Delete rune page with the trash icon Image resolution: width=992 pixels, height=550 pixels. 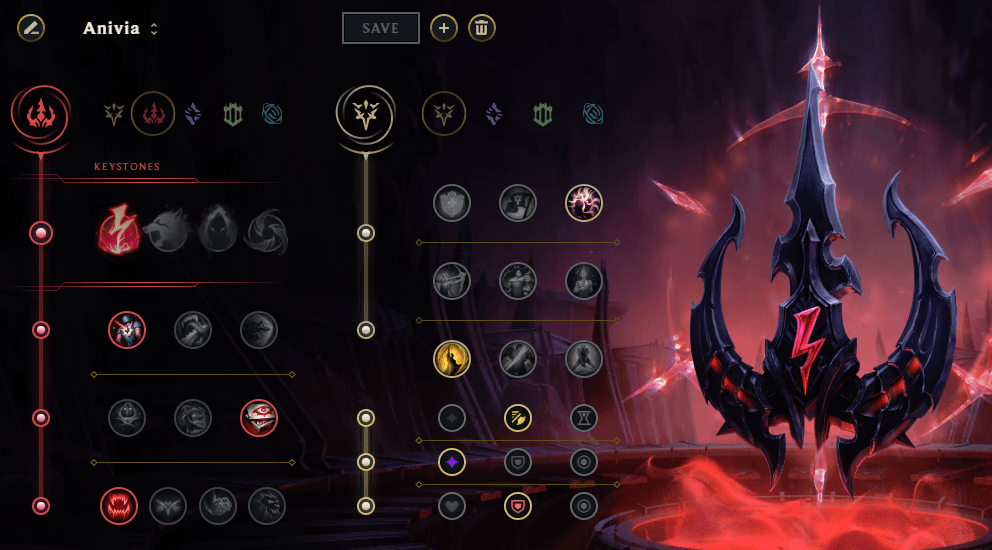[x=481, y=28]
